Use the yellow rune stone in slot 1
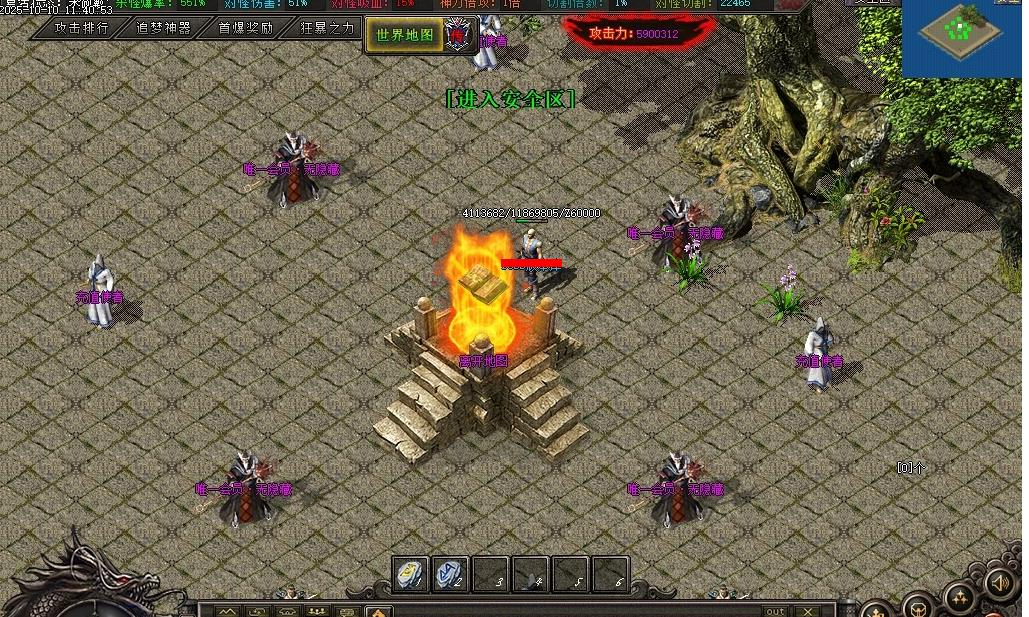The height and width of the screenshot is (617, 1029). tap(410, 574)
